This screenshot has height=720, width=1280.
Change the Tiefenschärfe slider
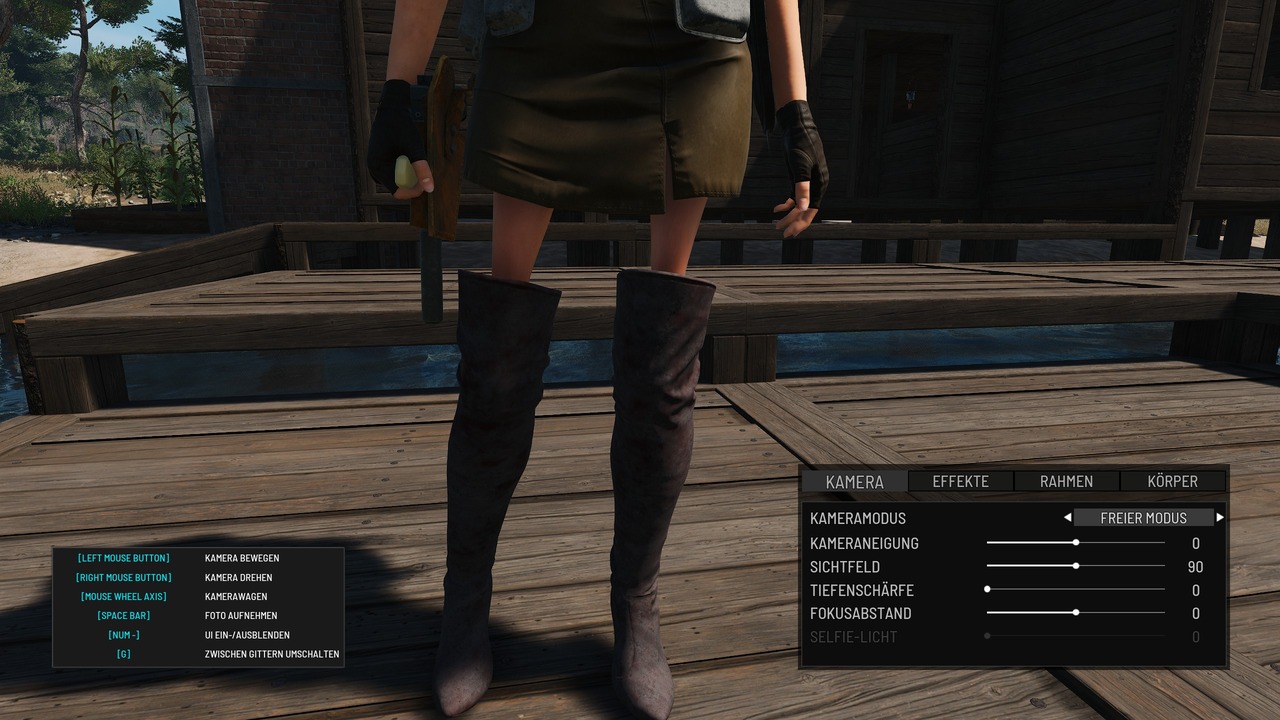click(x=988, y=590)
